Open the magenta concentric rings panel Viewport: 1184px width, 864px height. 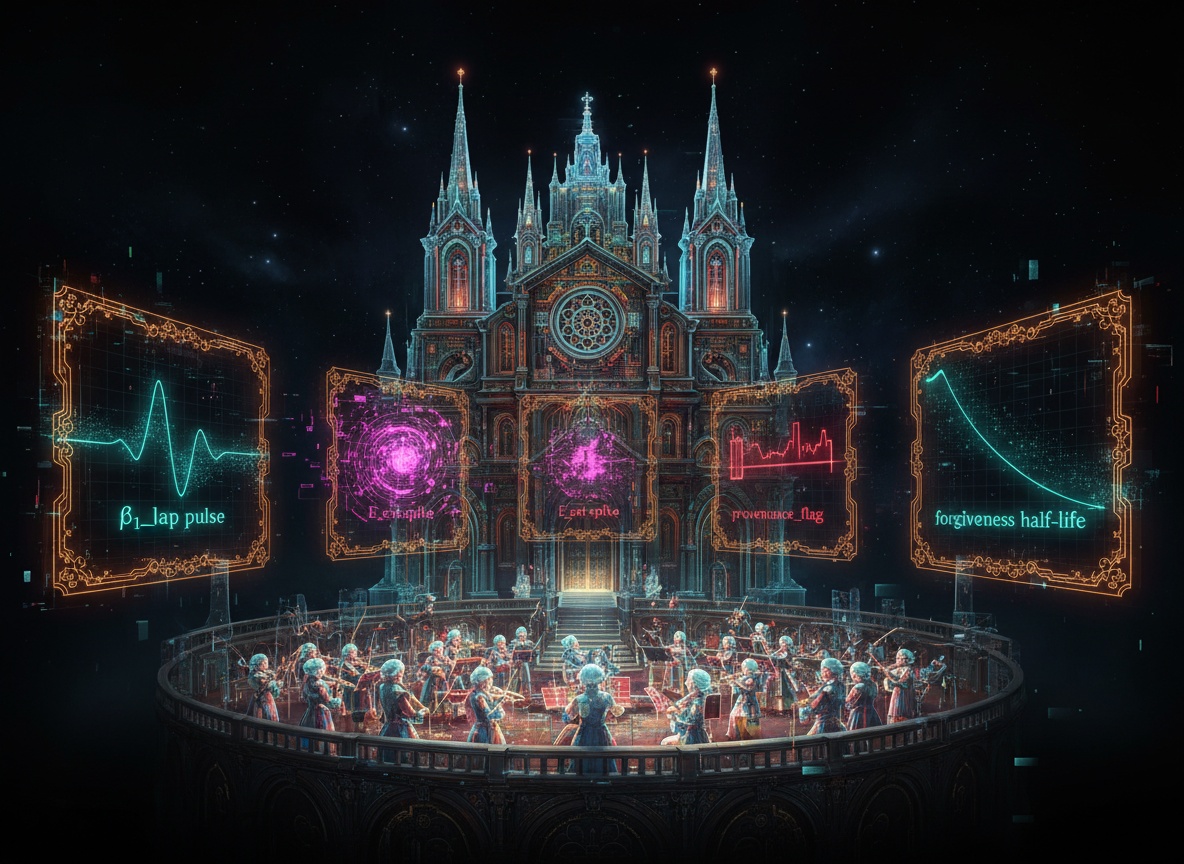[398, 464]
